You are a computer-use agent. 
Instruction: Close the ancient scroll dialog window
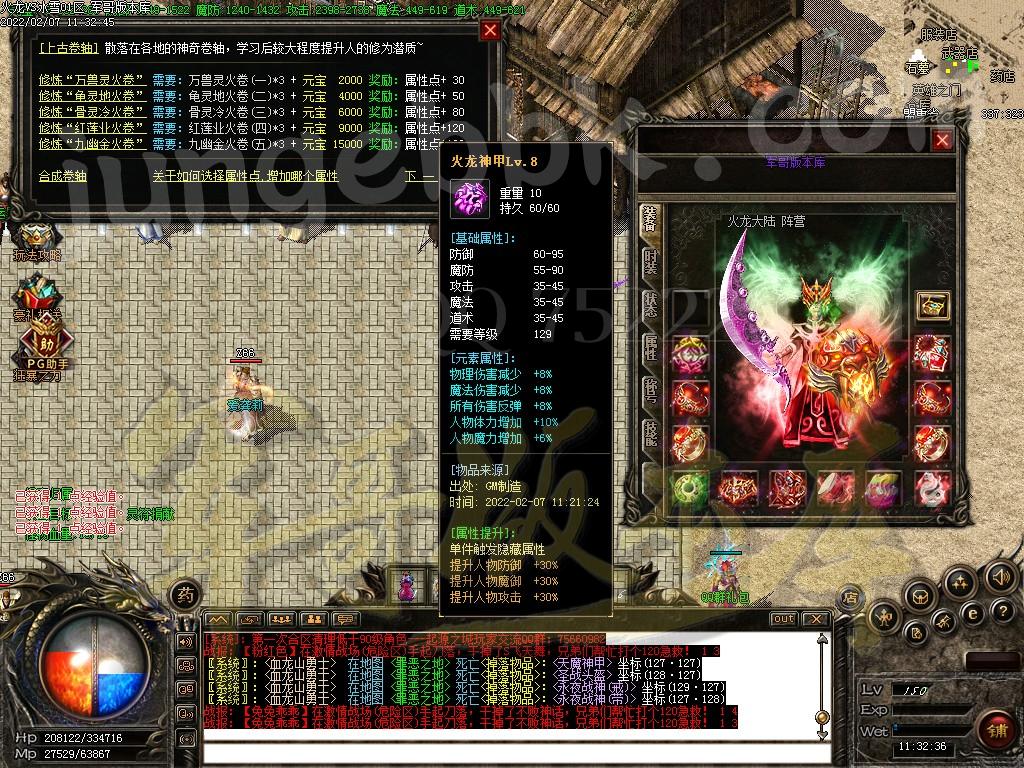(x=490, y=30)
